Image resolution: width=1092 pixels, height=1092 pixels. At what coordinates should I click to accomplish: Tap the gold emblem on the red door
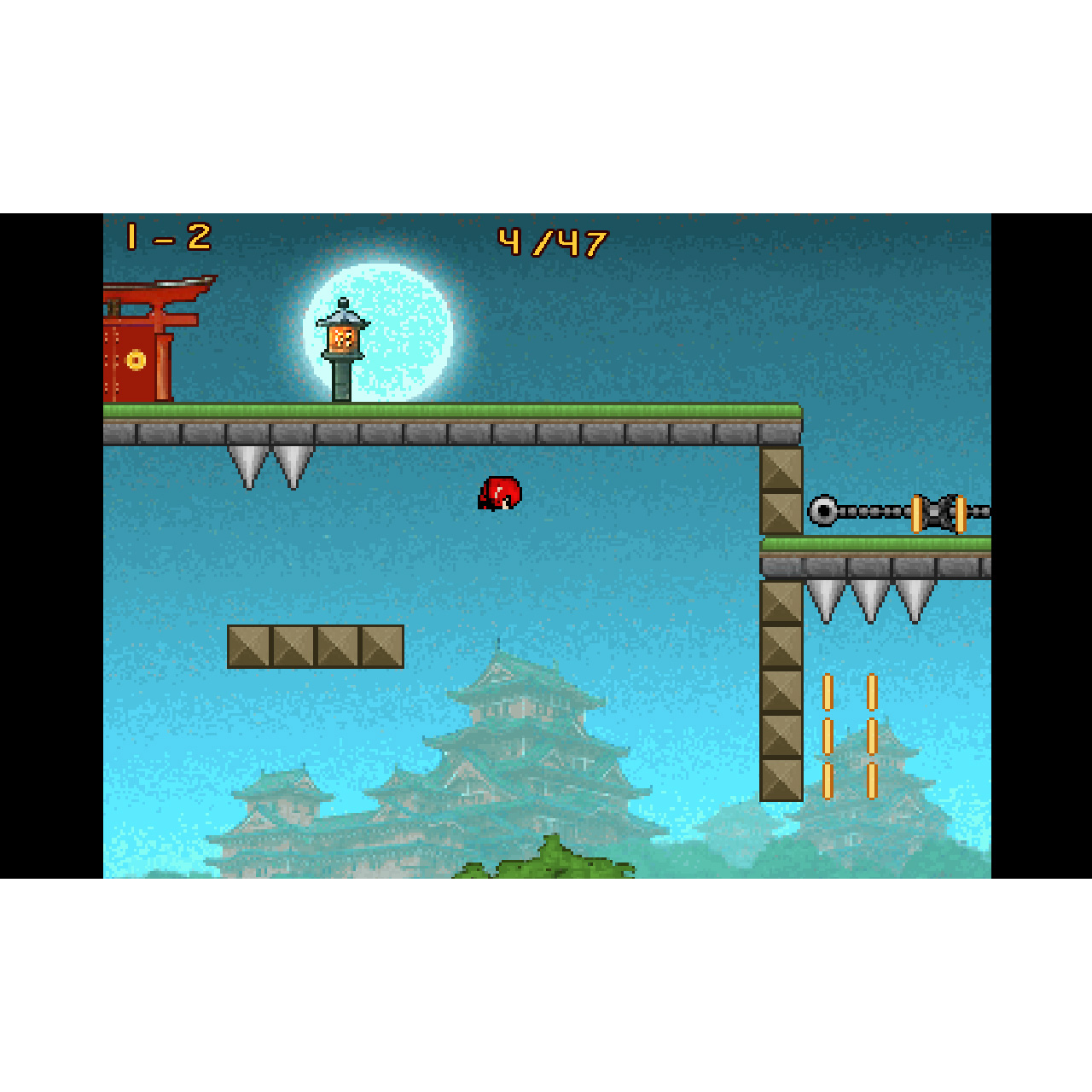[x=134, y=361]
